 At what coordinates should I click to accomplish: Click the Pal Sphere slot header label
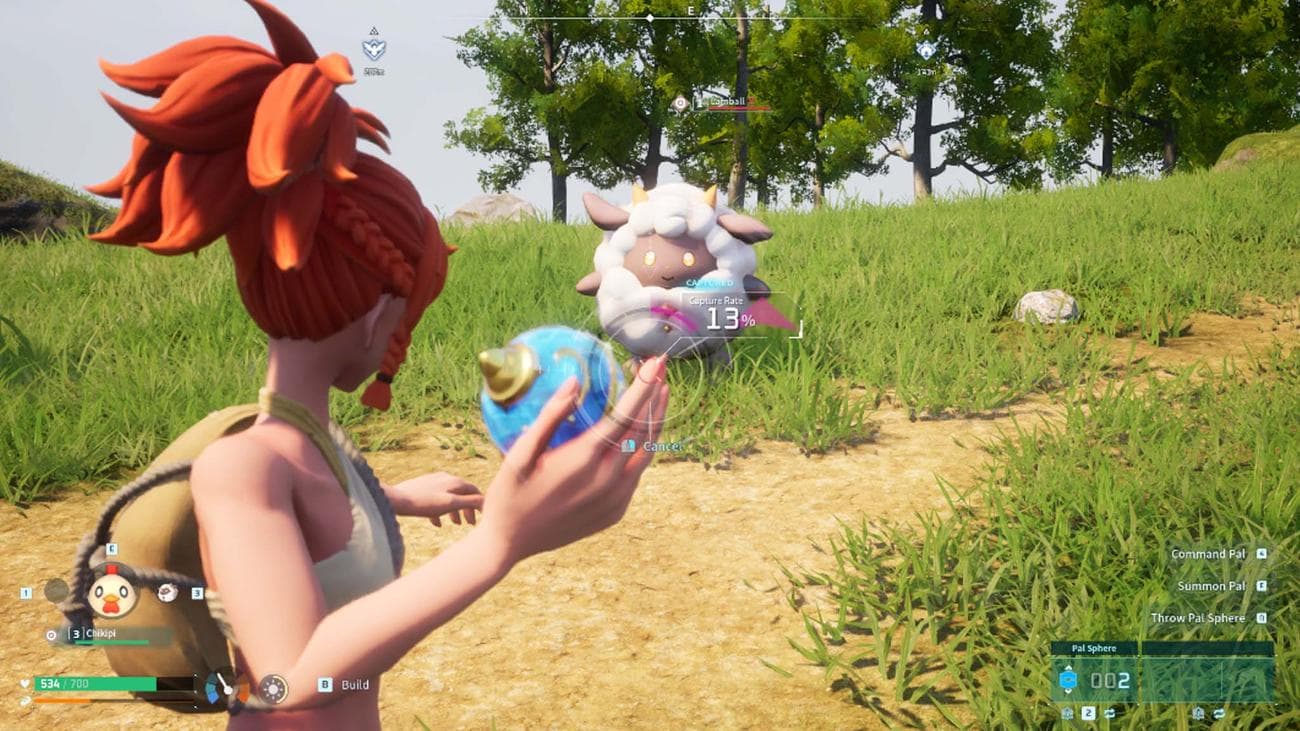pyautogui.click(x=1094, y=648)
